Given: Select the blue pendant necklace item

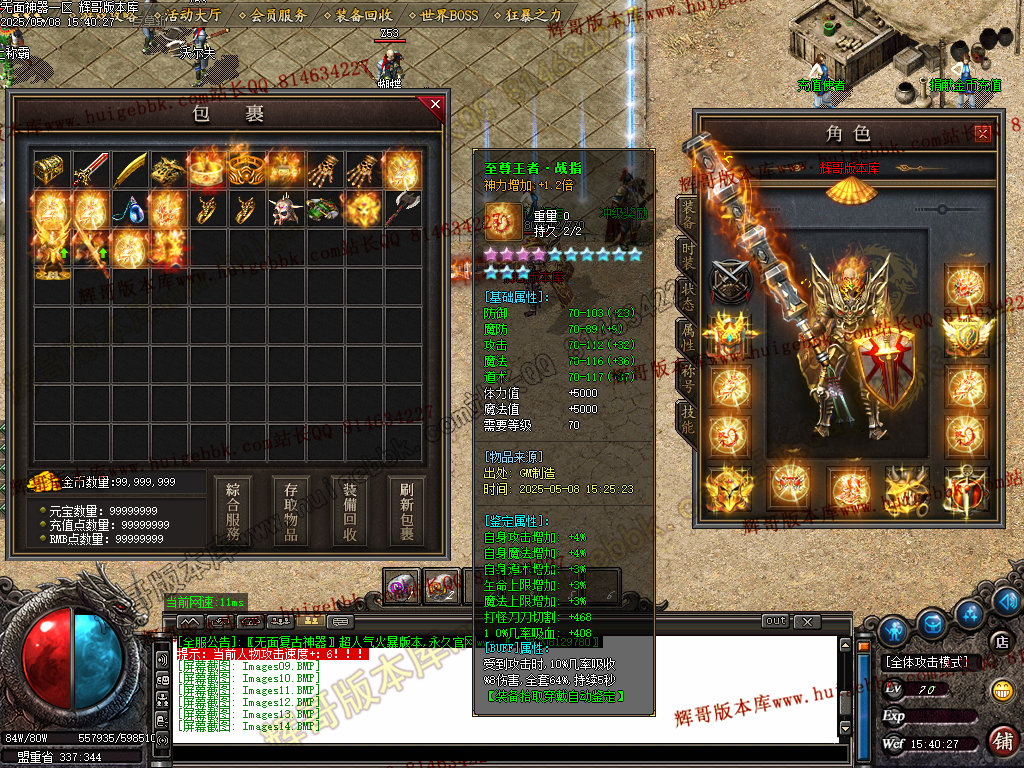Looking at the screenshot, I should tap(129, 209).
